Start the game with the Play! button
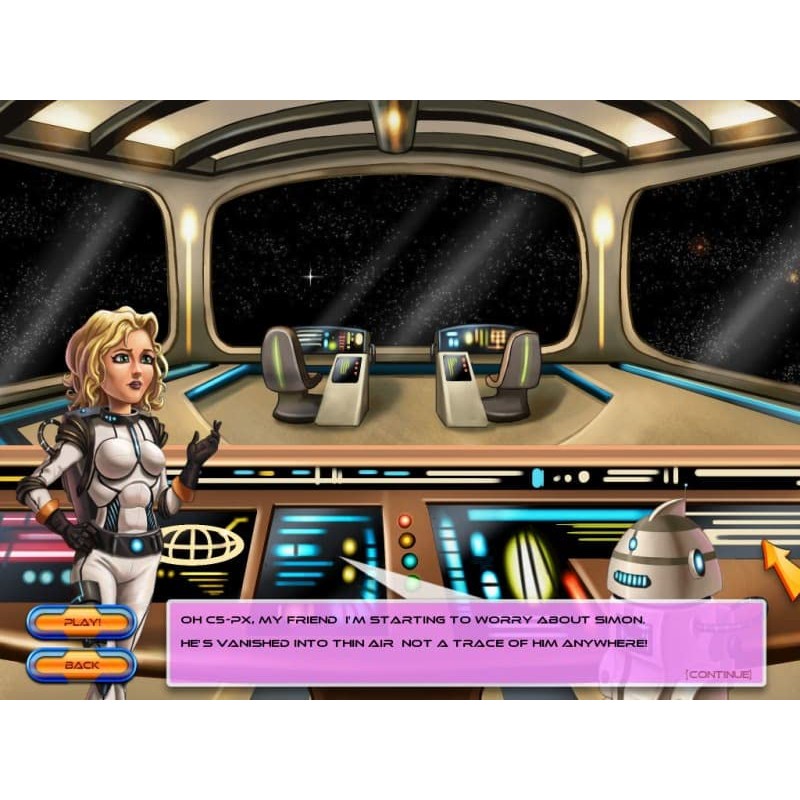 click(81, 622)
